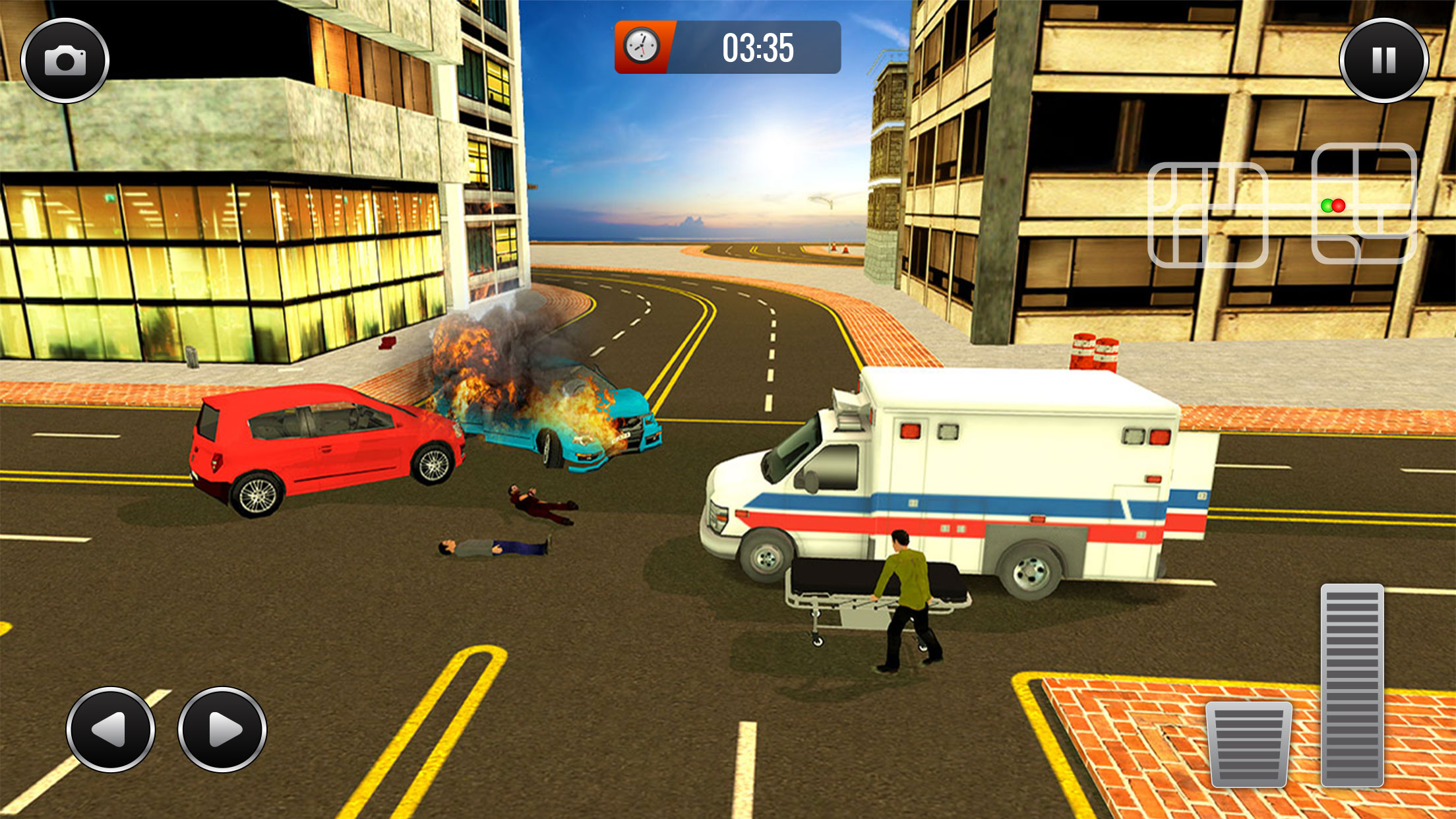Screen dimensions: 1456x819
Task: Steer left with the left arrow button
Action: [111, 729]
